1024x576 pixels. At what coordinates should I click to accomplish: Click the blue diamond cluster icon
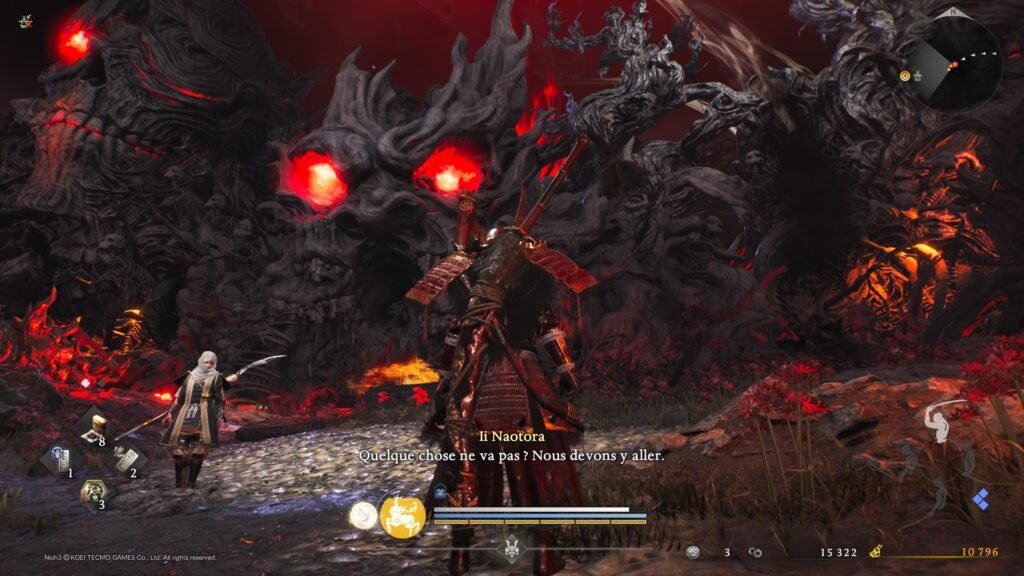coord(981,500)
